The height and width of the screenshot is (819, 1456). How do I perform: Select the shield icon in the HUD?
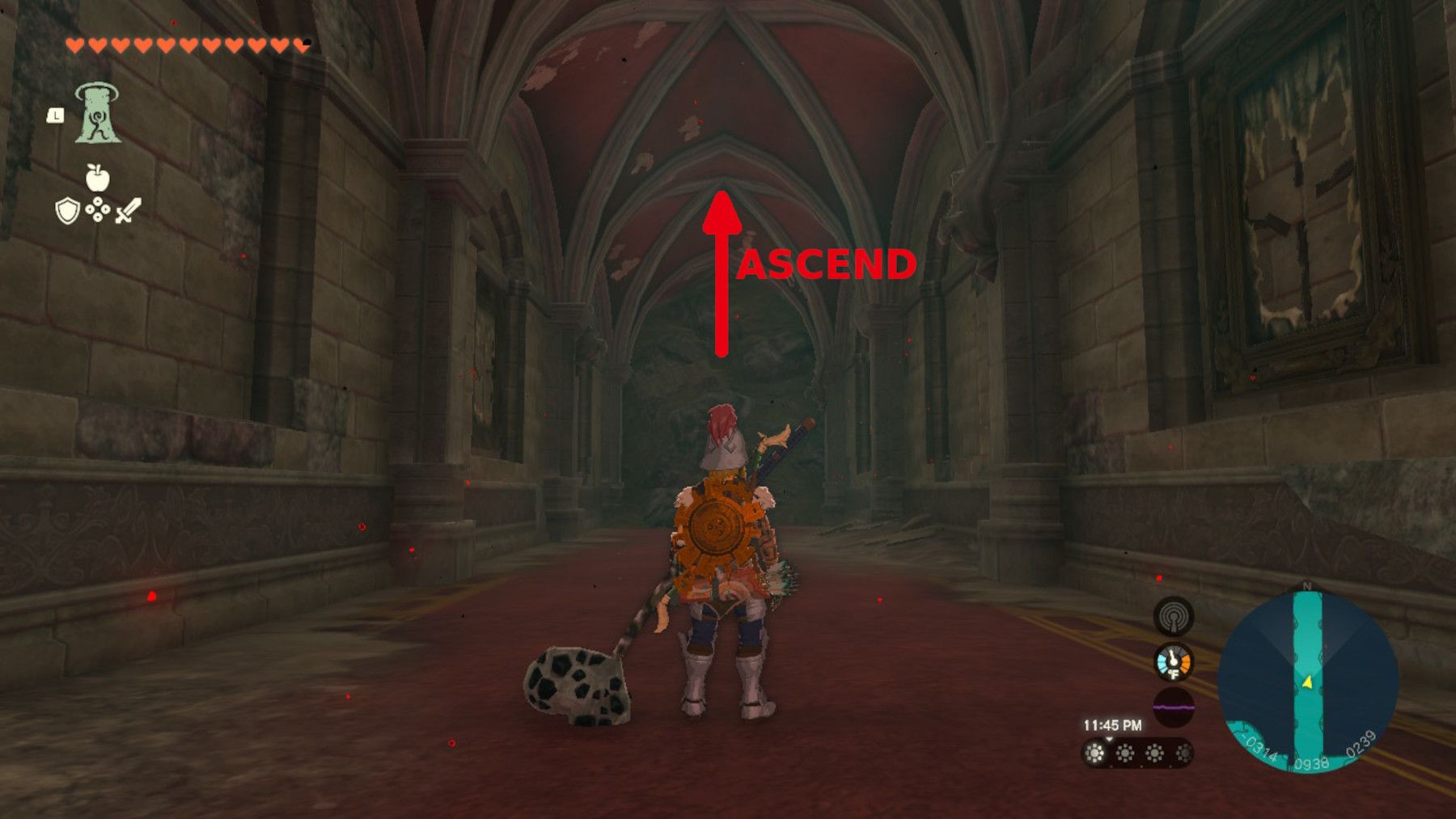(x=67, y=212)
